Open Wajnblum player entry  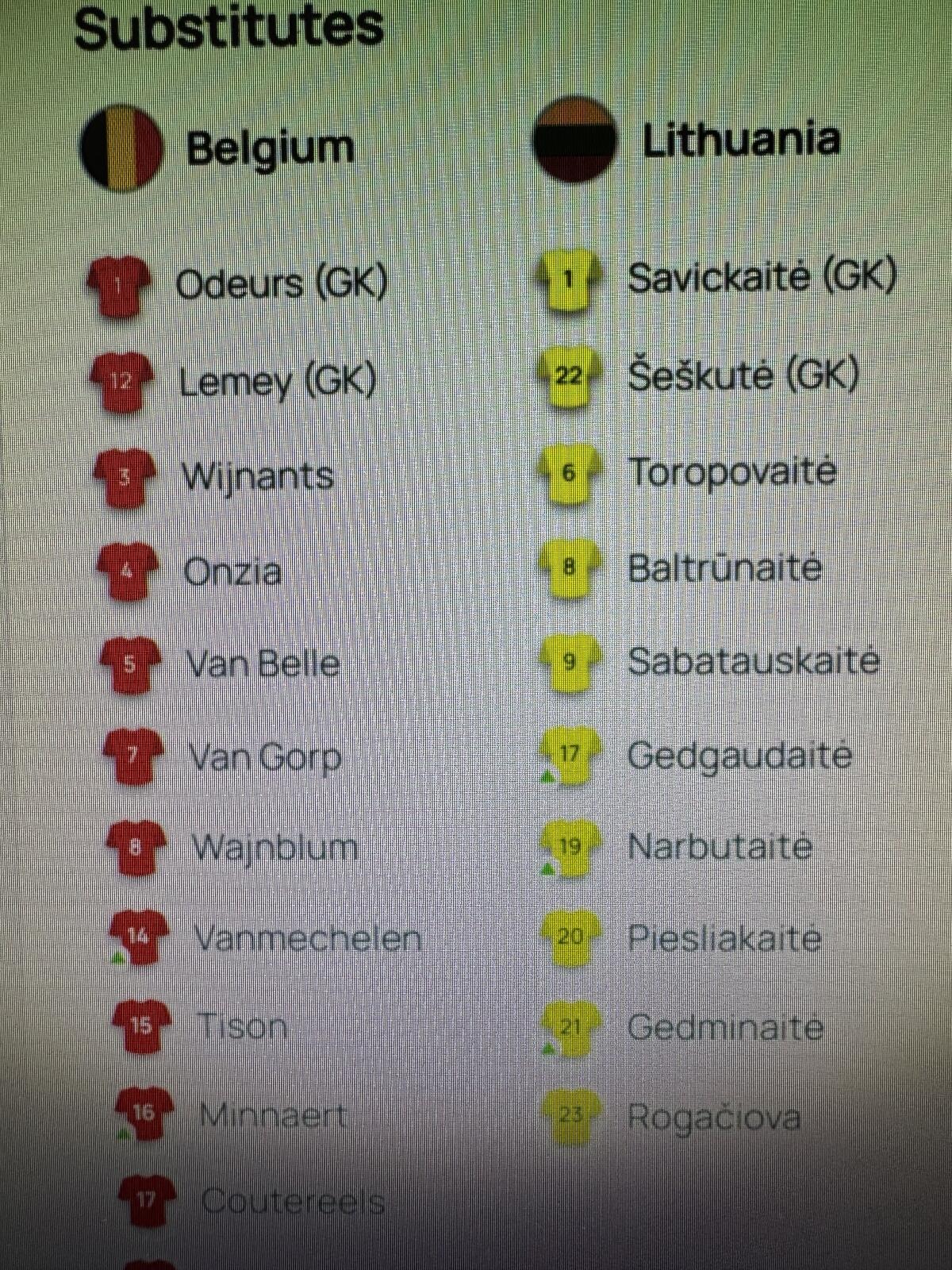274,847
